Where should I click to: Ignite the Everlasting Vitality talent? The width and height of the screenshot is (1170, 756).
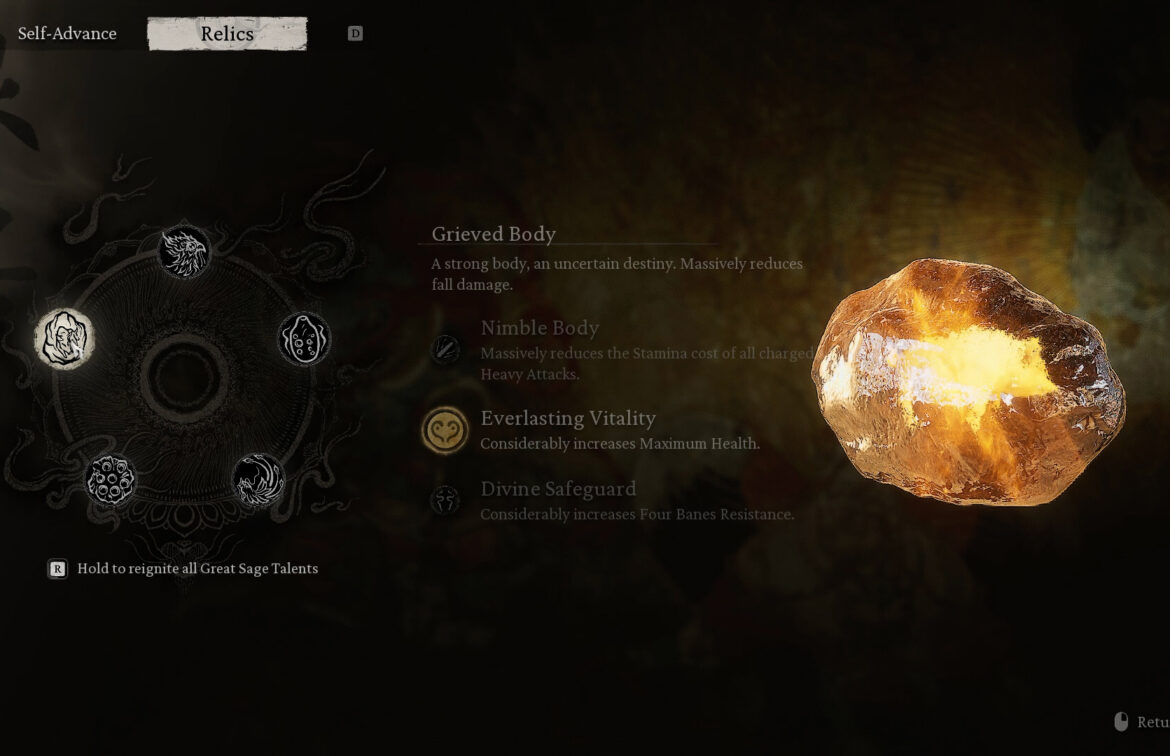[445, 431]
